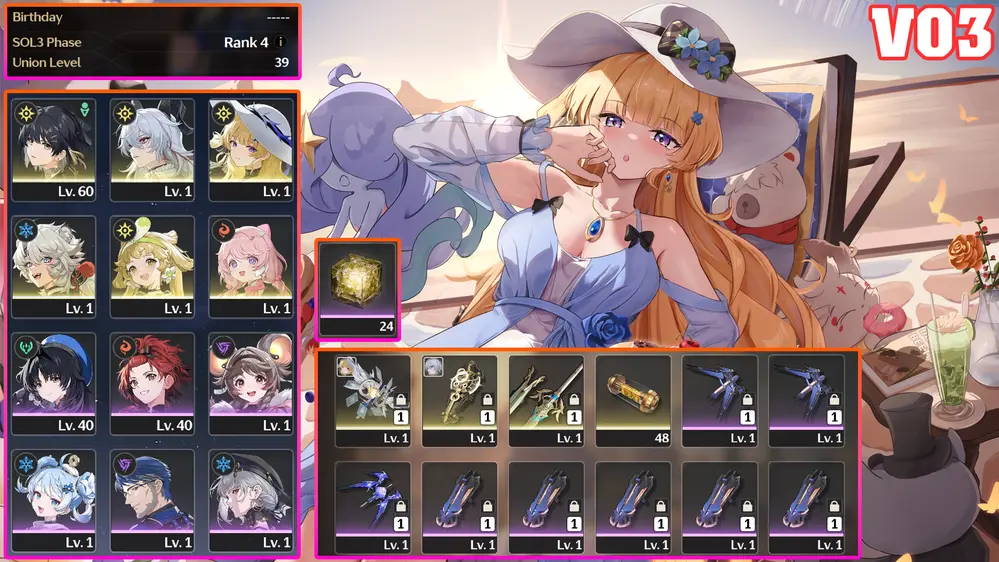Click the golden cube item showing 24
The height and width of the screenshot is (562, 999).
click(358, 289)
